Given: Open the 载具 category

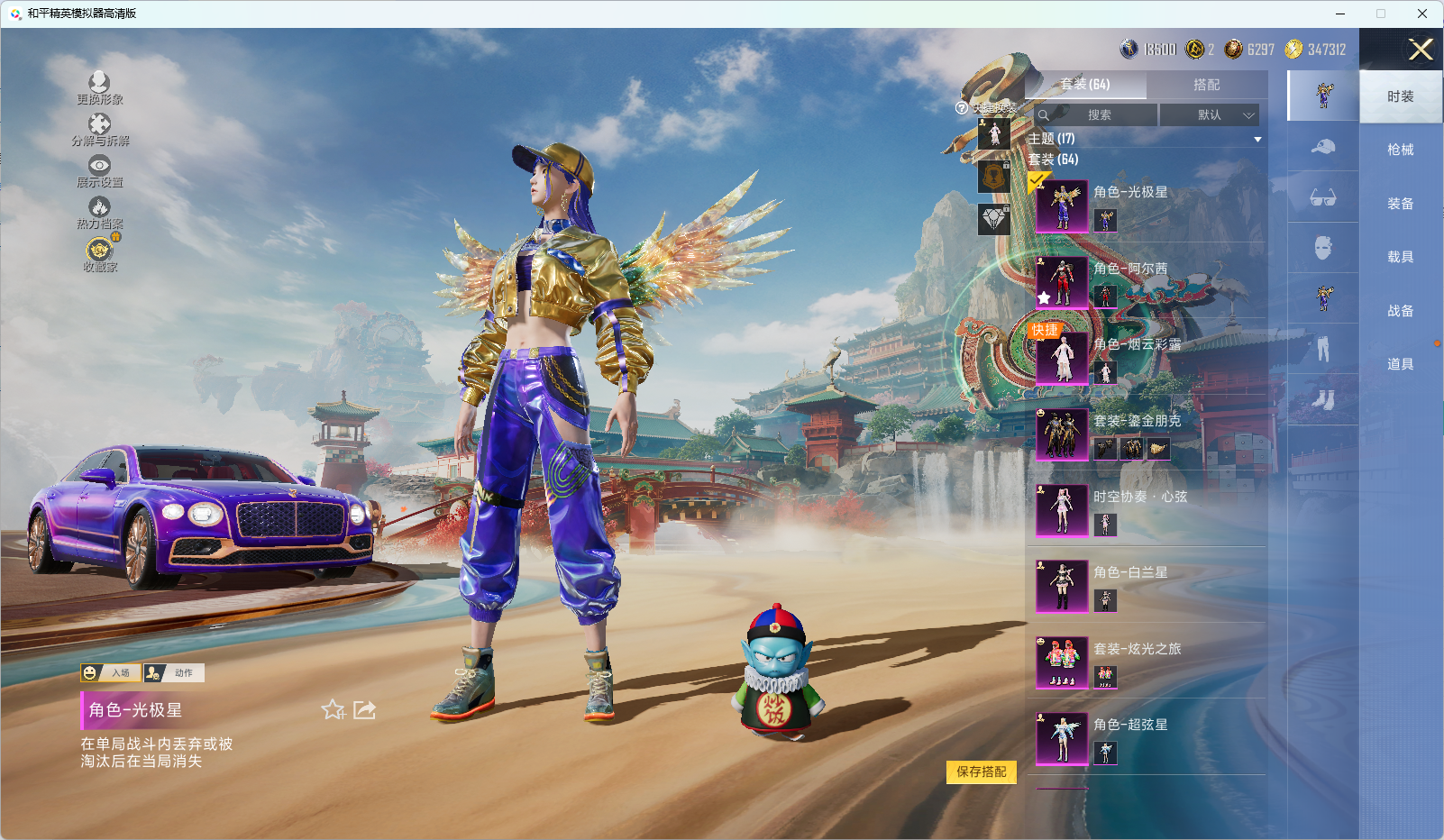Looking at the screenshot, I should tap(1400, 257).
